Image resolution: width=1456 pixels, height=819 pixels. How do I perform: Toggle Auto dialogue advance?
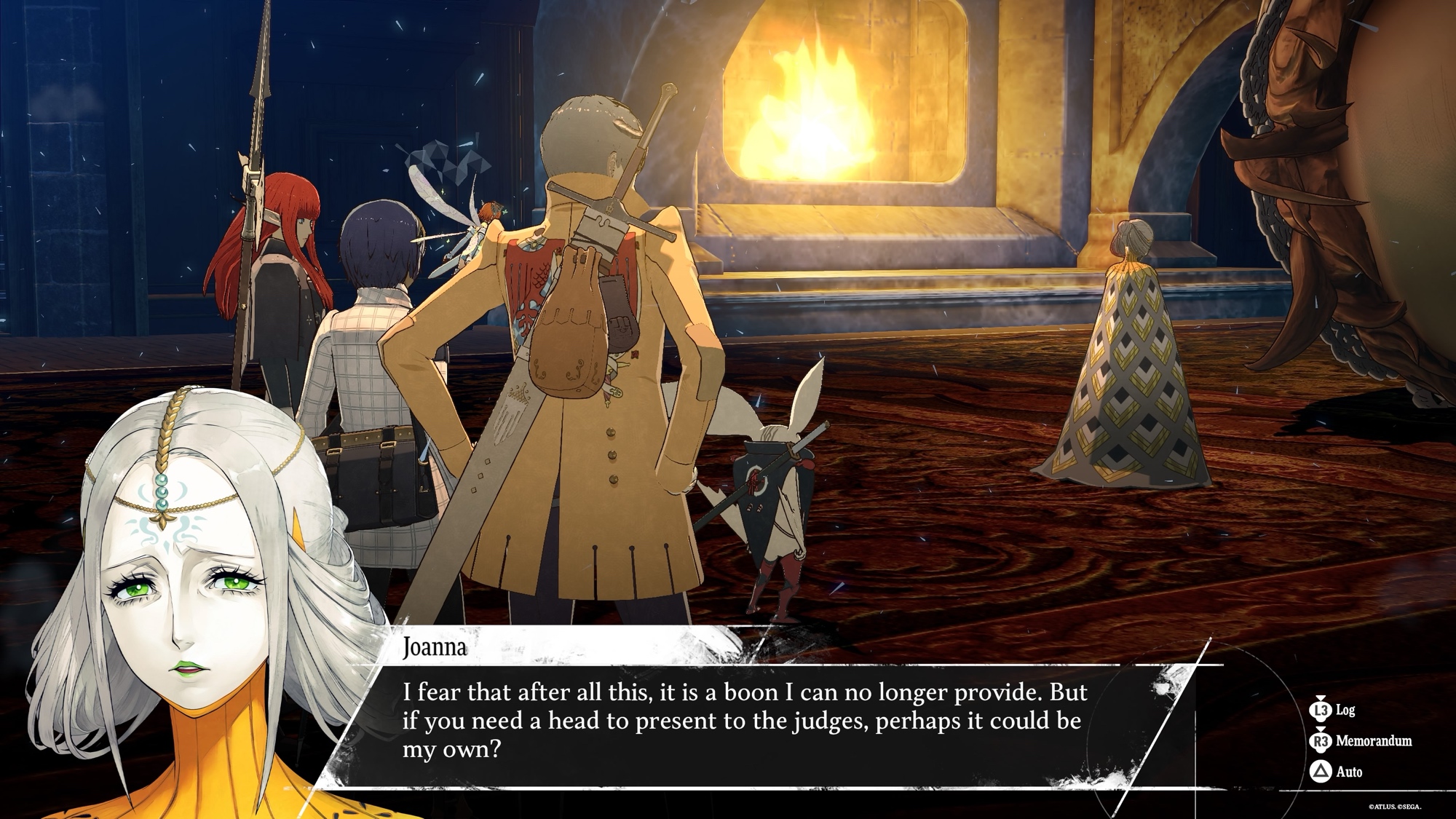pos(1337,772)
